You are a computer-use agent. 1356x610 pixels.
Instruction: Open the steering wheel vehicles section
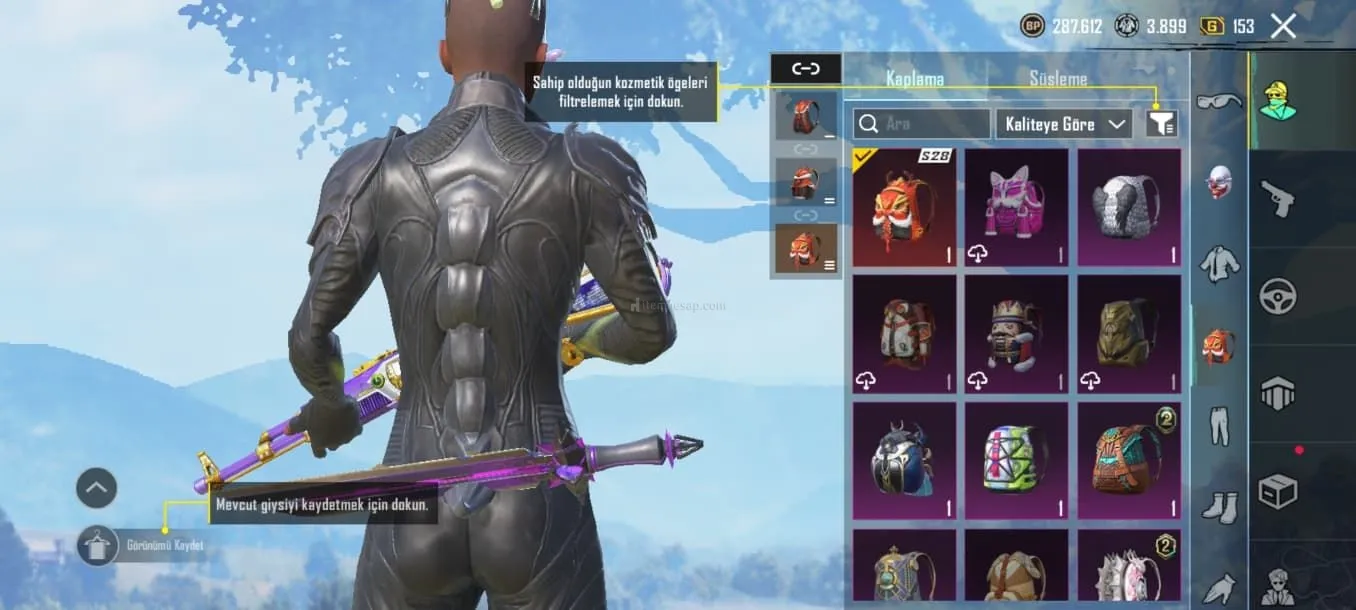coord(1277,297)
